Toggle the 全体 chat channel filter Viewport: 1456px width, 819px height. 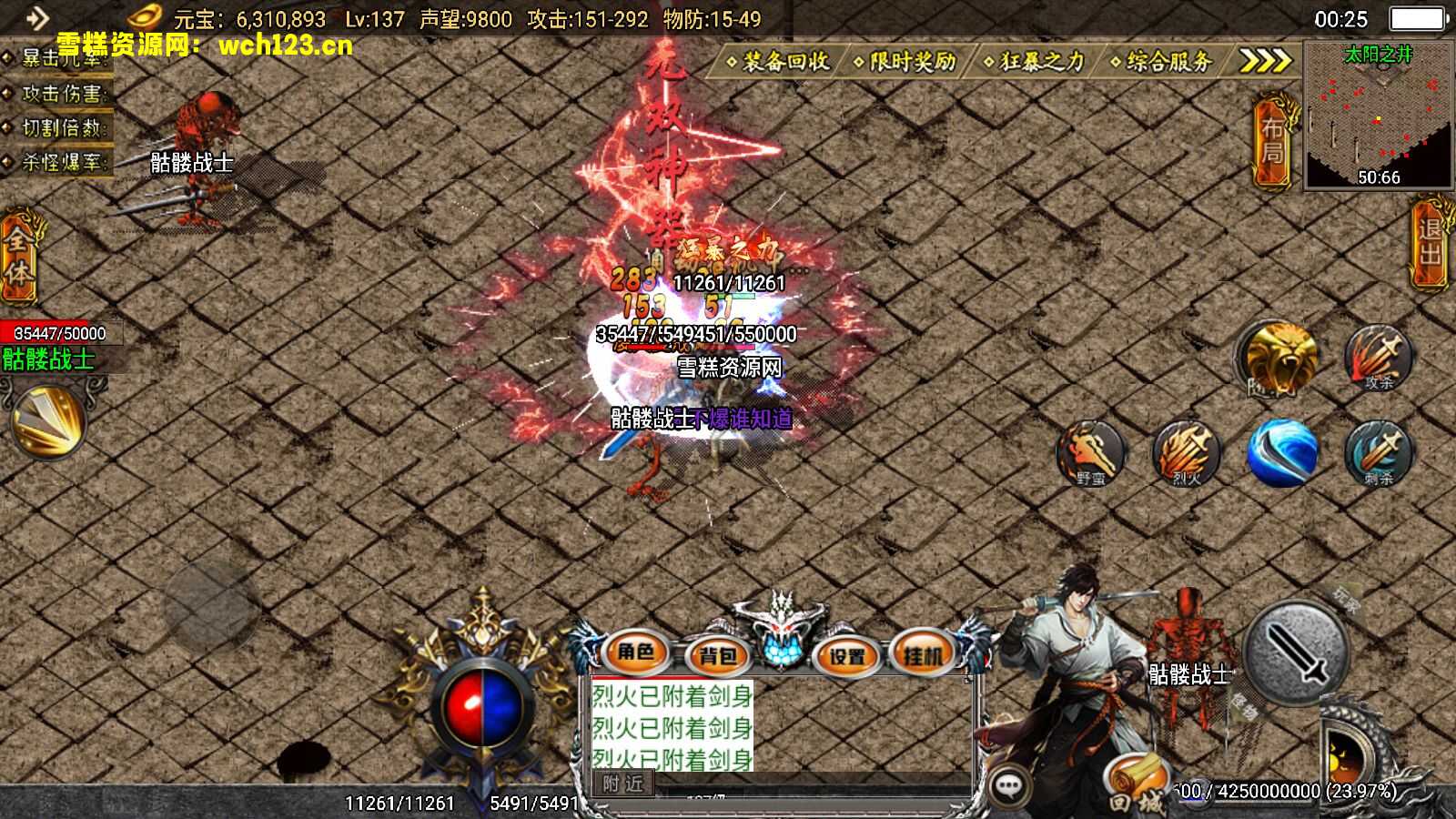click(x=20, y=258)
